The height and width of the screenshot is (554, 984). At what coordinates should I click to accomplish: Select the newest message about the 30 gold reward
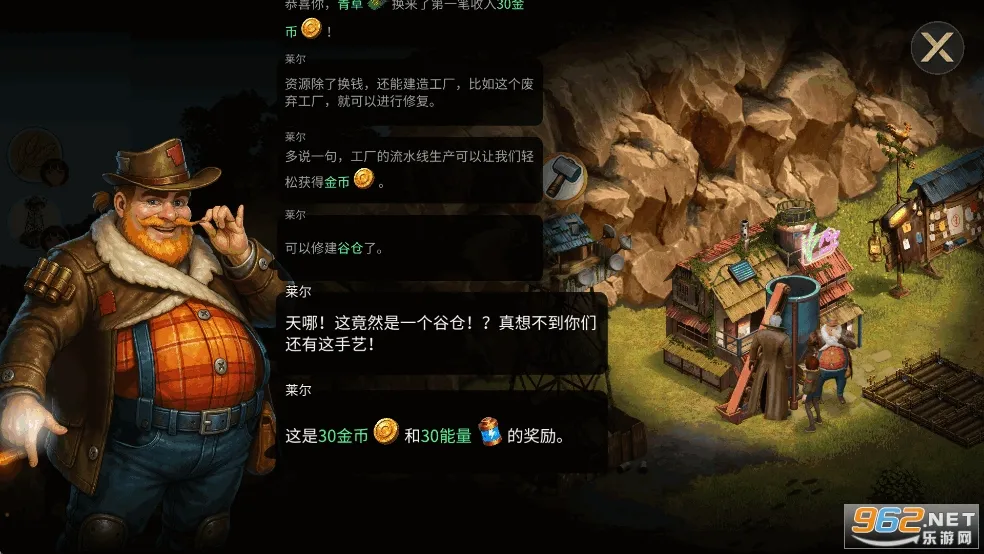(442, 435)
